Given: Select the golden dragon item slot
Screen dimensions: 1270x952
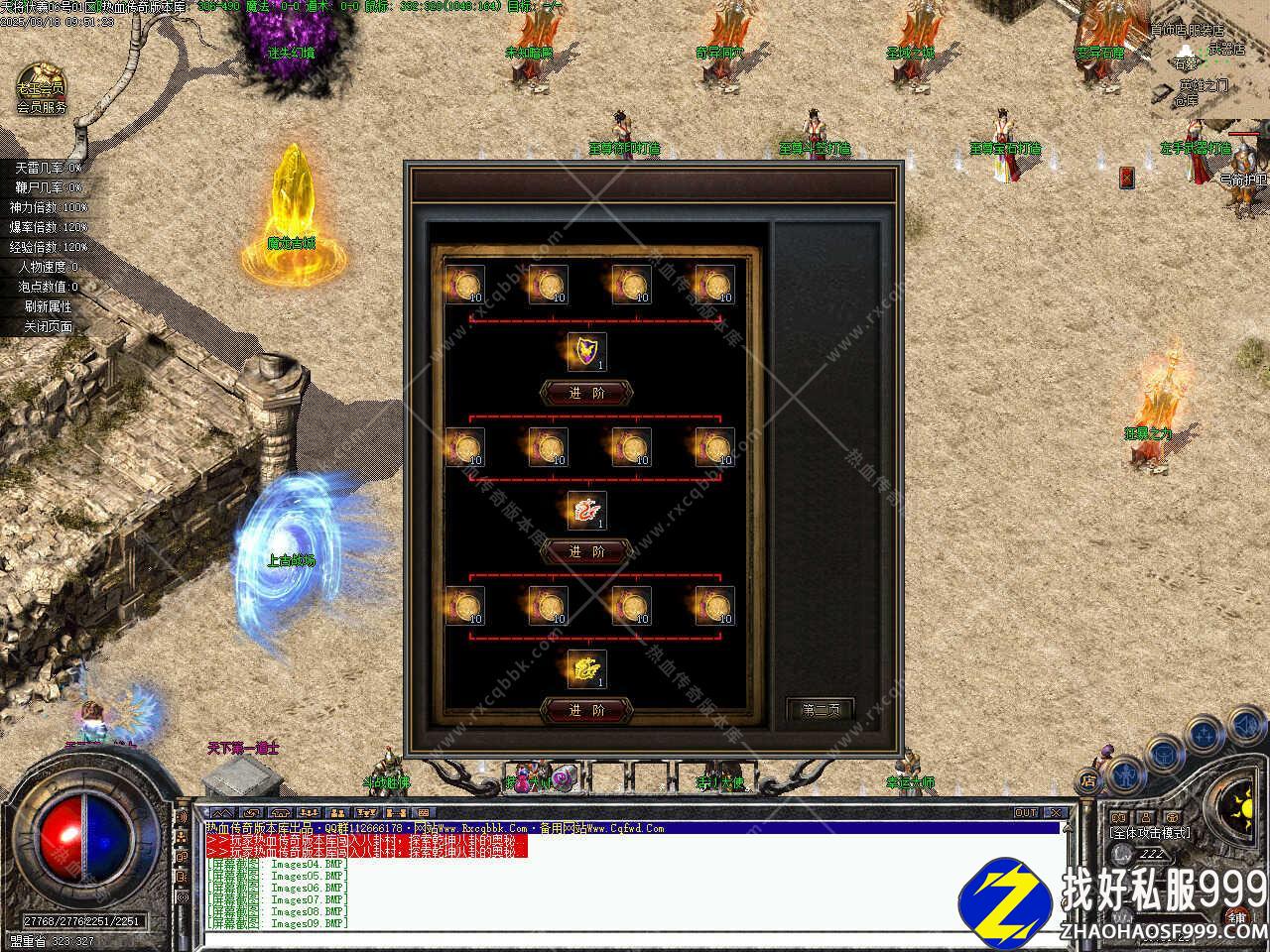Looking at the screenshot, I should coord(586,669).
